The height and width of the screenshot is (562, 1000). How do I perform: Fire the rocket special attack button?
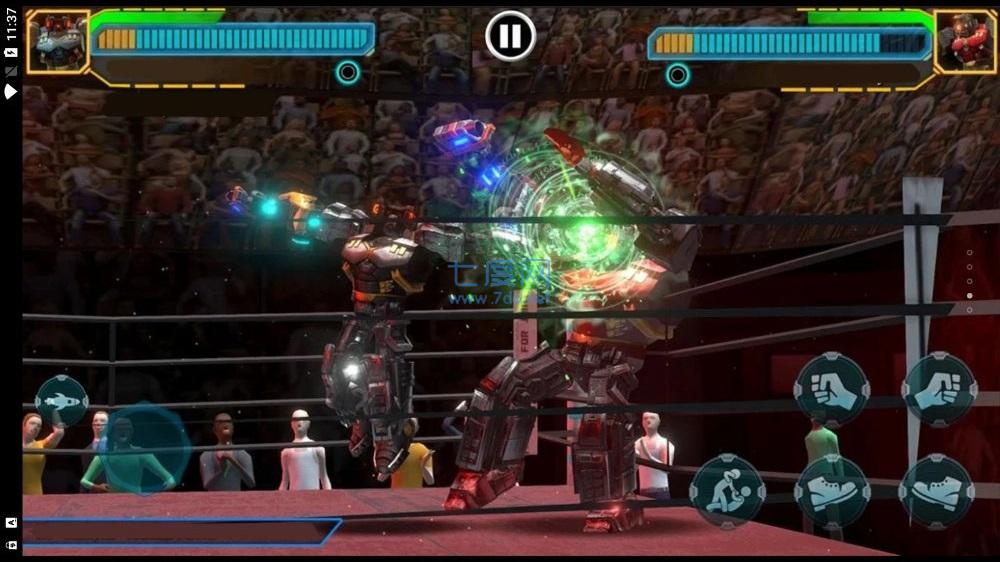pos(62,401)
